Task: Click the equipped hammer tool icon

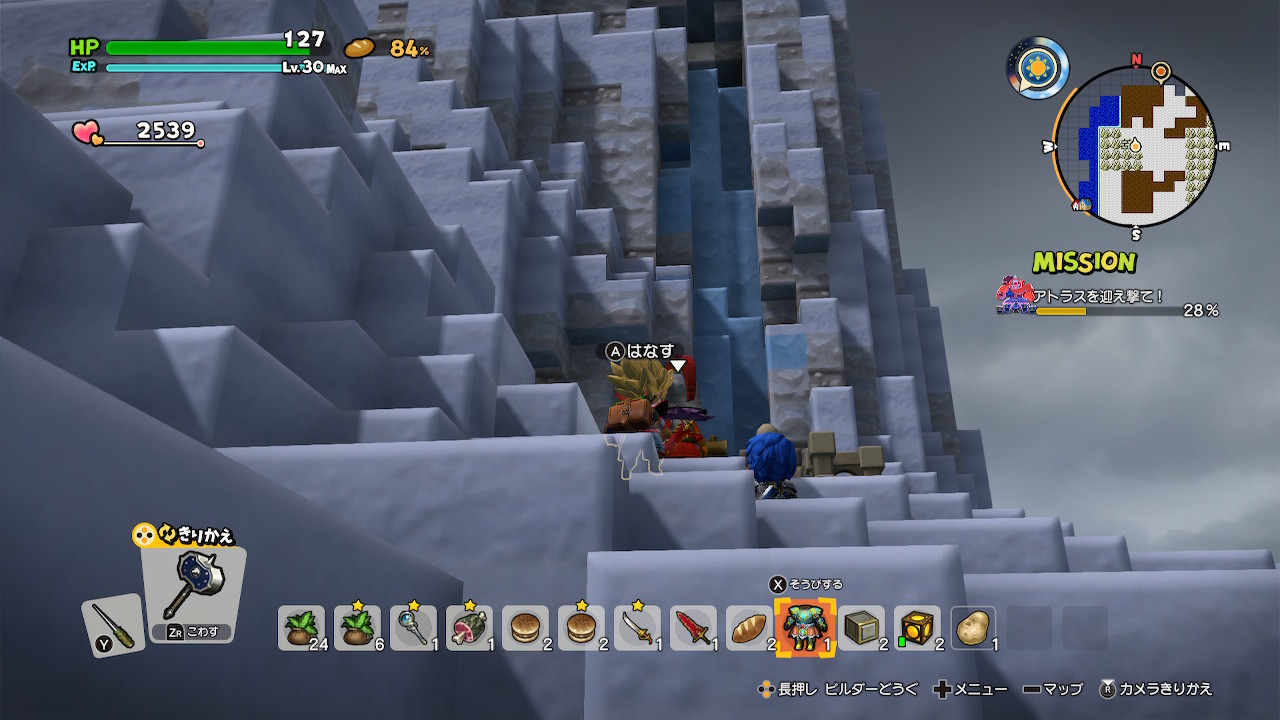Action: pos(192,590)
